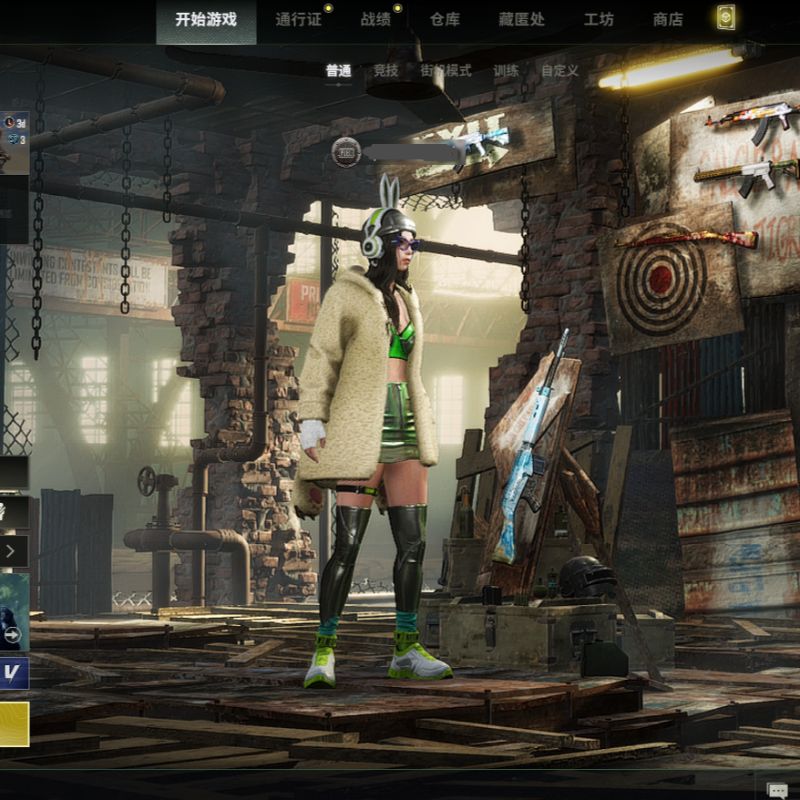Click the gold cube icon in top bar
This screenshot has height=800, width=800.
click(x=726, y=18)
